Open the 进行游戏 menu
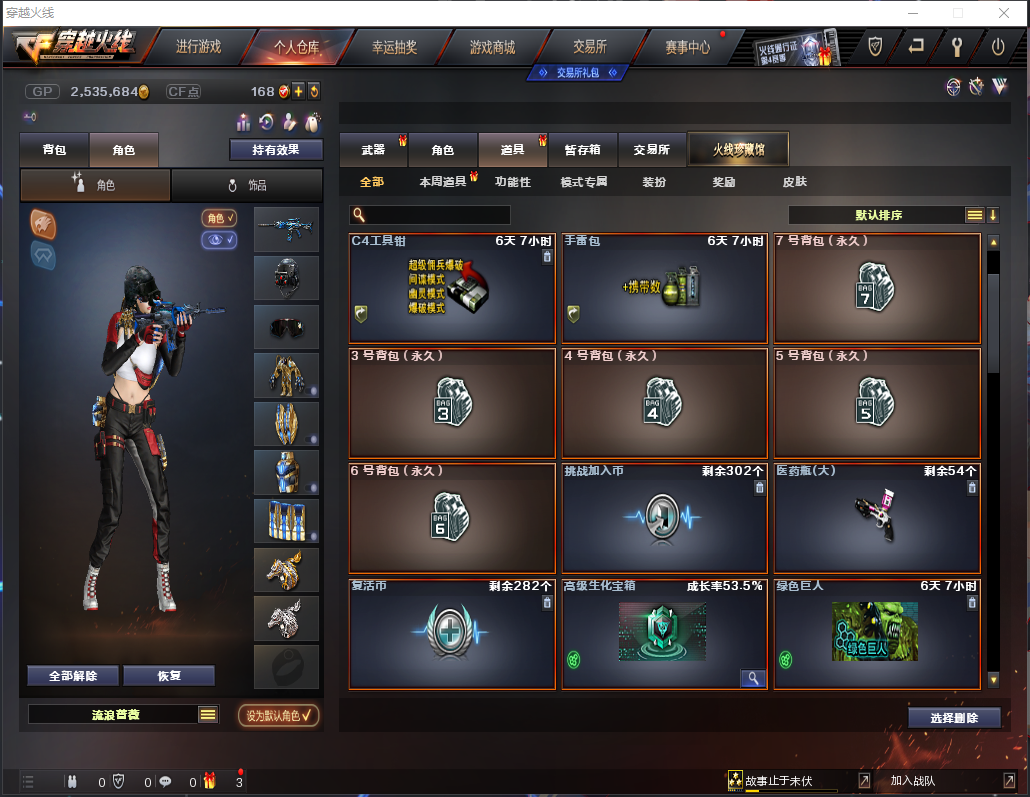The width and height of the screenshot is (1030, 797). 198,47
